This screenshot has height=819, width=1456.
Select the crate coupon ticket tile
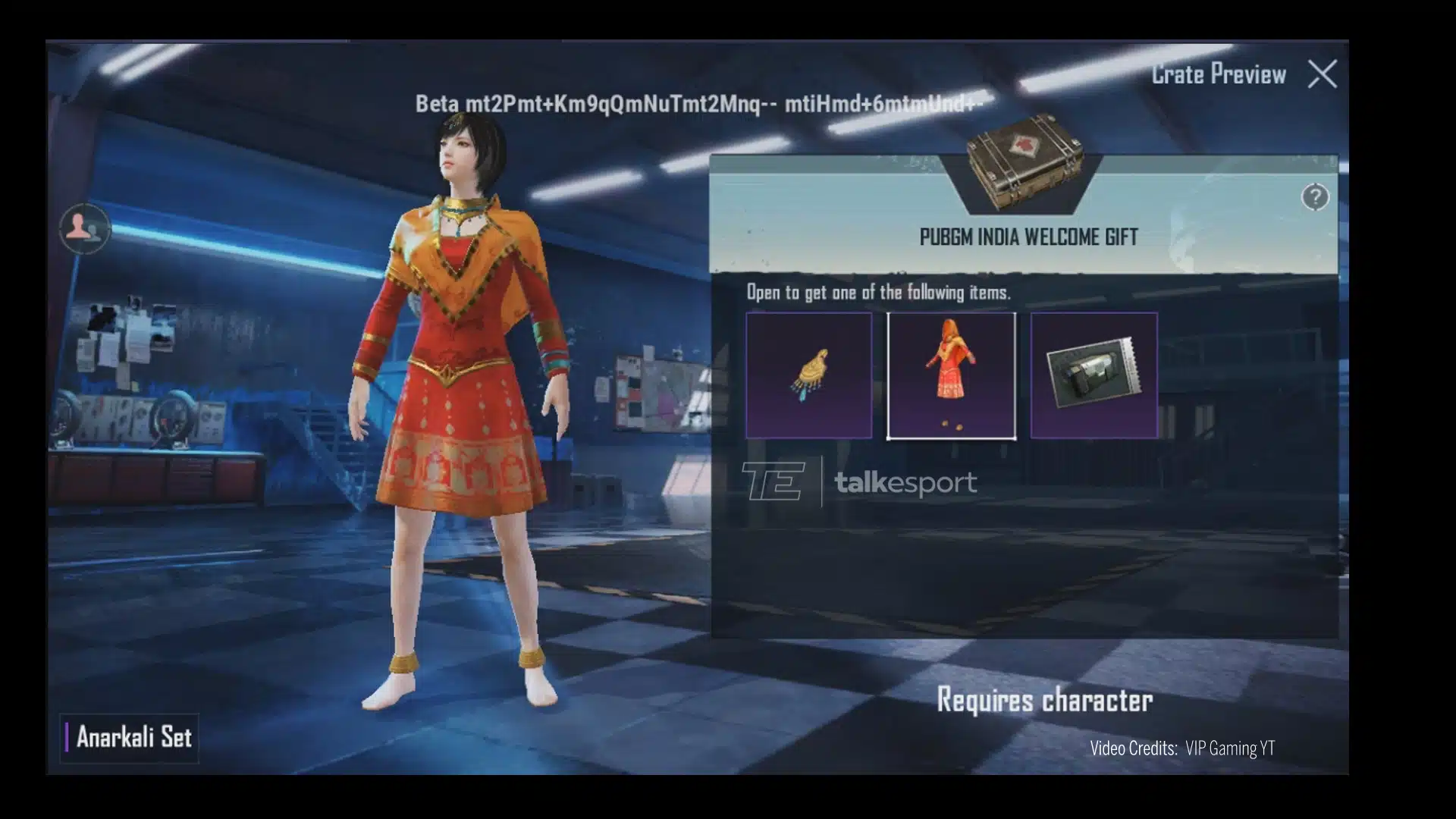tap(1094, 375)
